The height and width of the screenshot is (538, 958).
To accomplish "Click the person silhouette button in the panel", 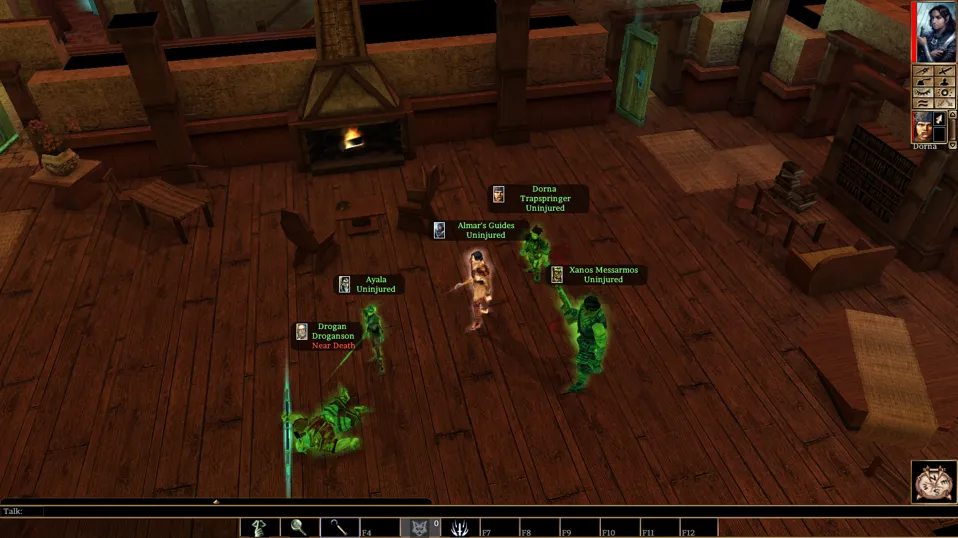I will click(944, 82).
